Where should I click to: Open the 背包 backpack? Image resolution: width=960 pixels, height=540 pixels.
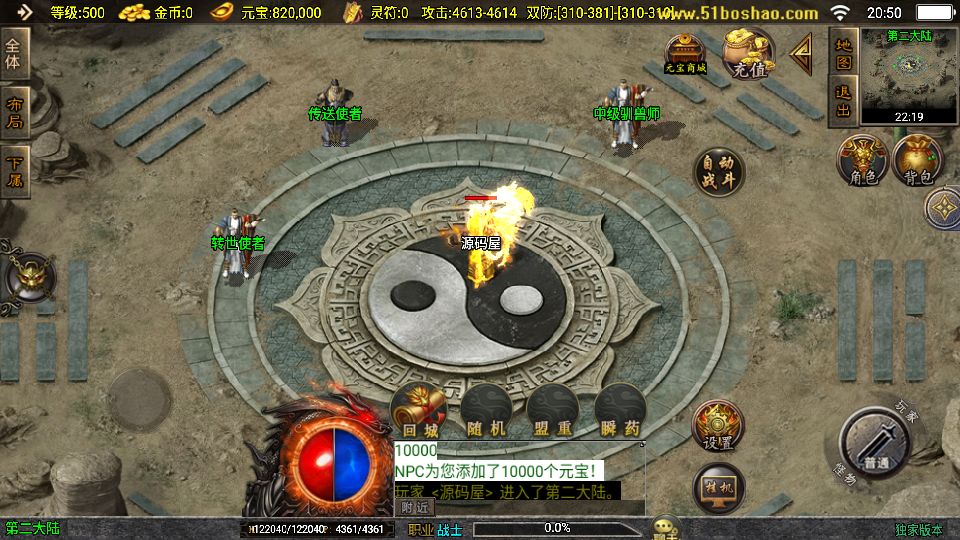pyautogui.click(x=918, y=161)
